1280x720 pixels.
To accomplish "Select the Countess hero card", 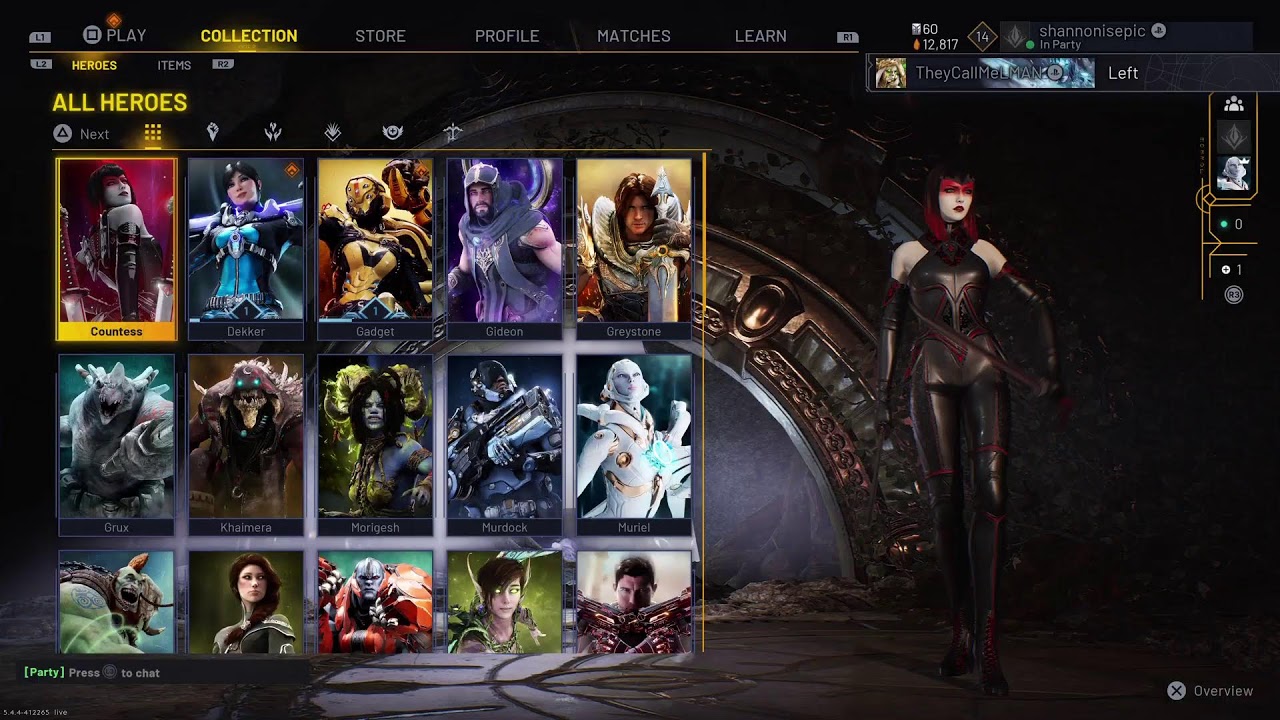I will click(x=116, y=248).
